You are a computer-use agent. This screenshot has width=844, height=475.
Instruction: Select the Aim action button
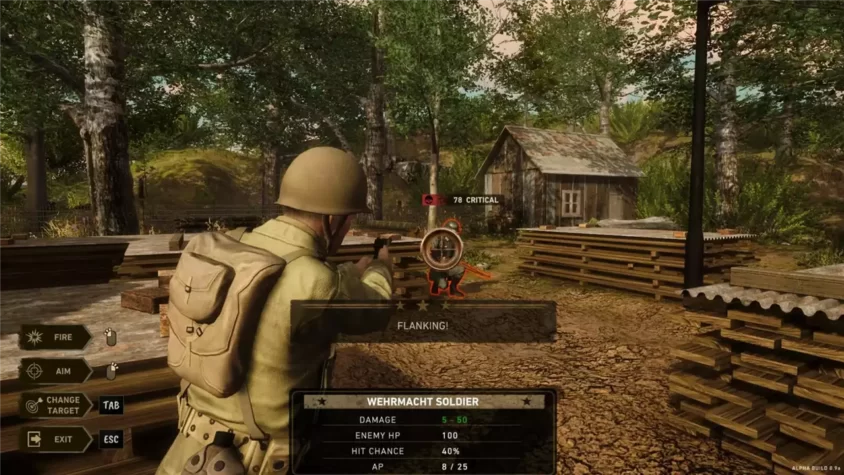click(55, 371)
